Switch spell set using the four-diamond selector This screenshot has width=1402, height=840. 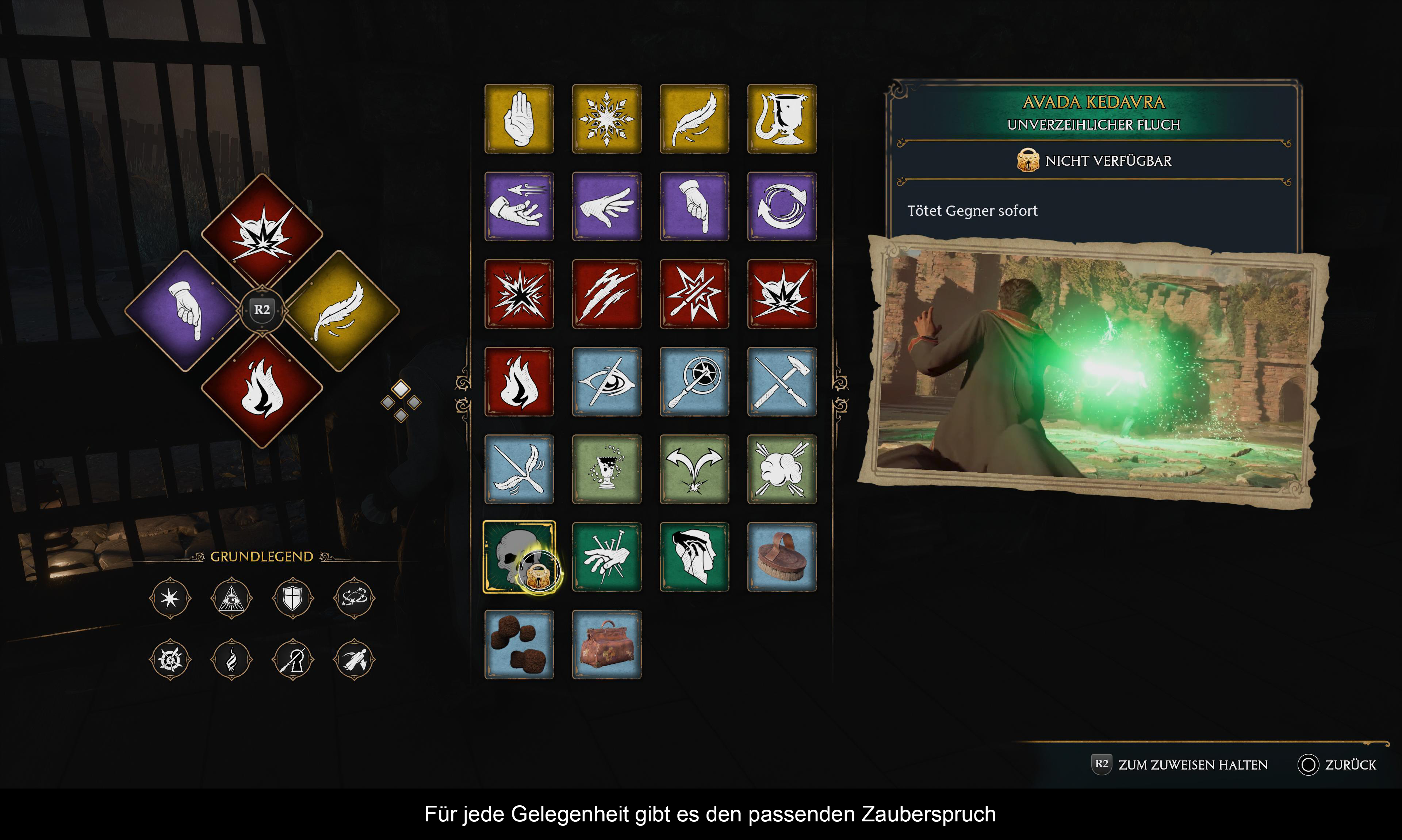pos(401,401)
